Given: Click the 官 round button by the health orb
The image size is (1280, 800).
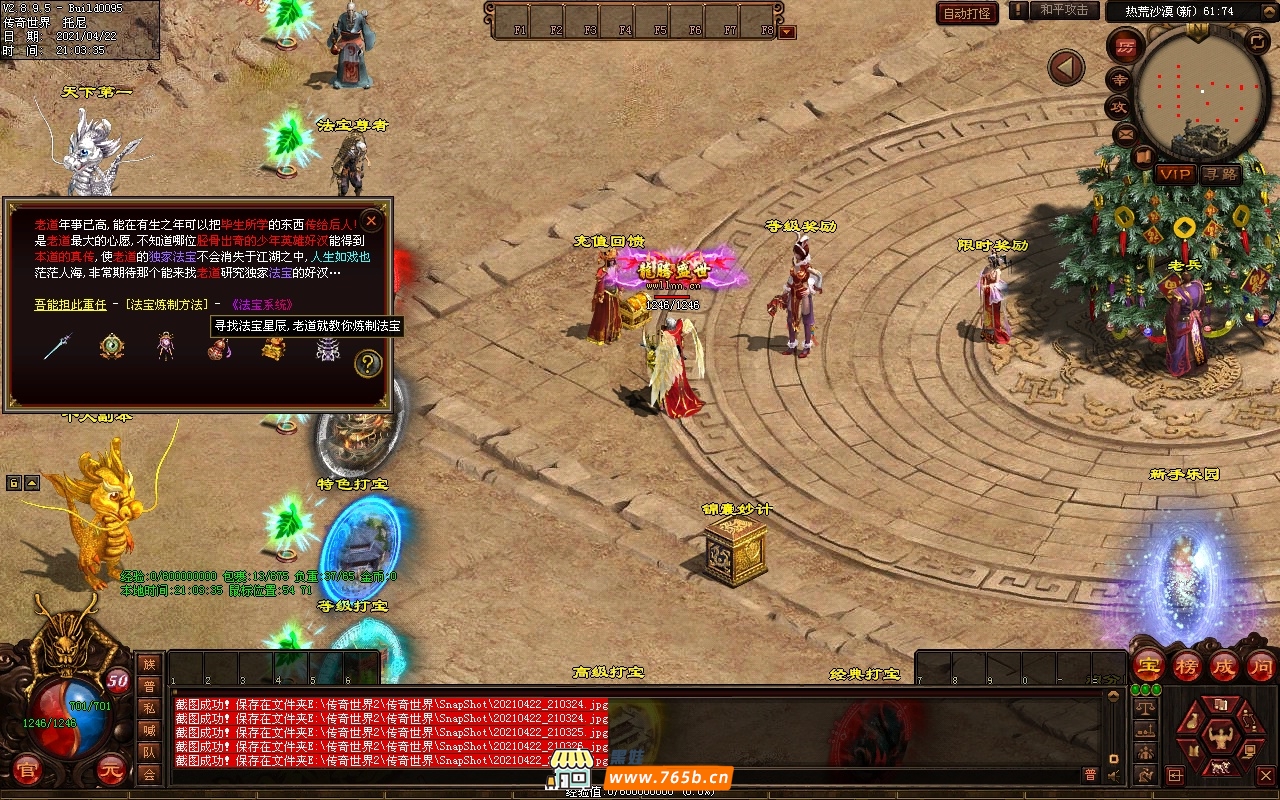Looking at the screenshot, I should click(x=27, y=769).
